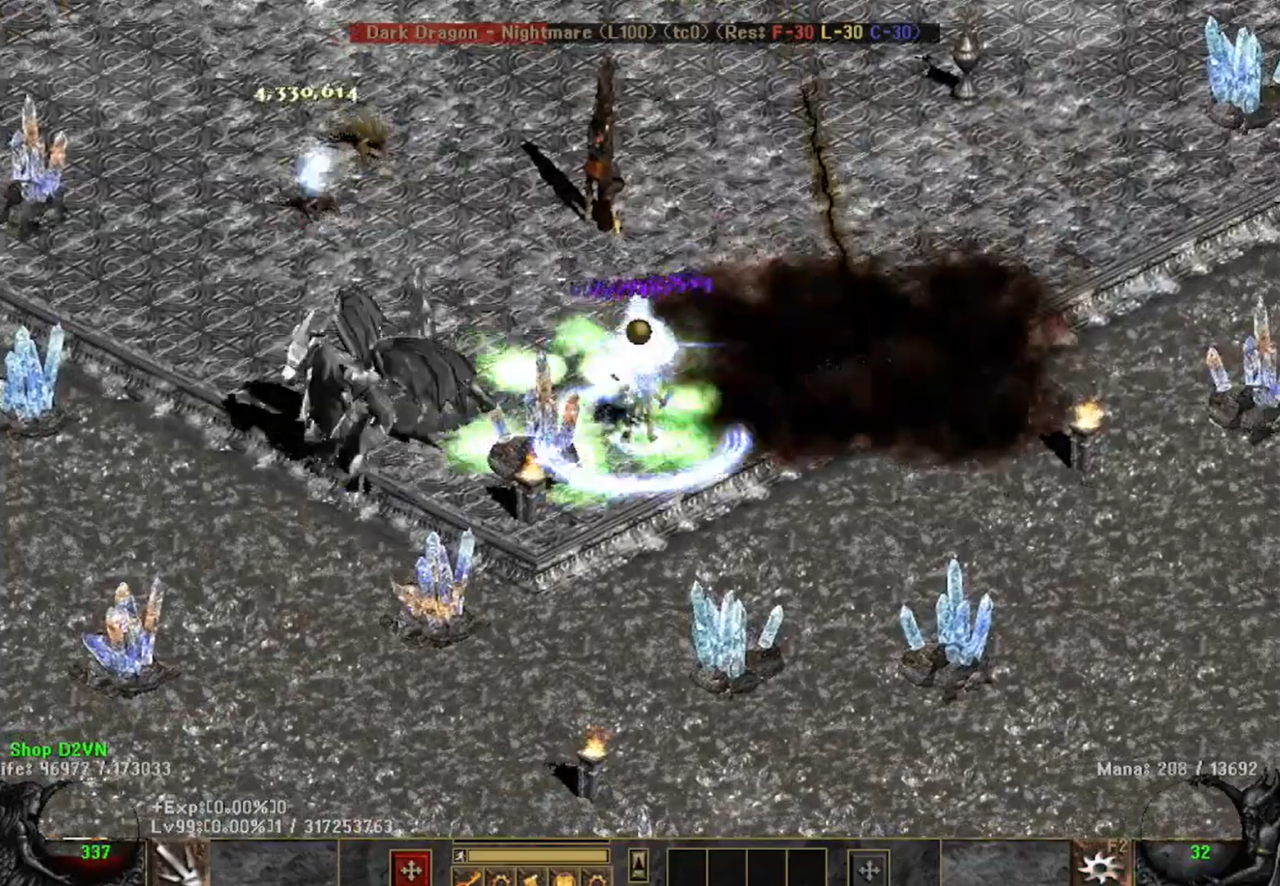Drink the first gold potion in the belt

(x=470, y=878)
